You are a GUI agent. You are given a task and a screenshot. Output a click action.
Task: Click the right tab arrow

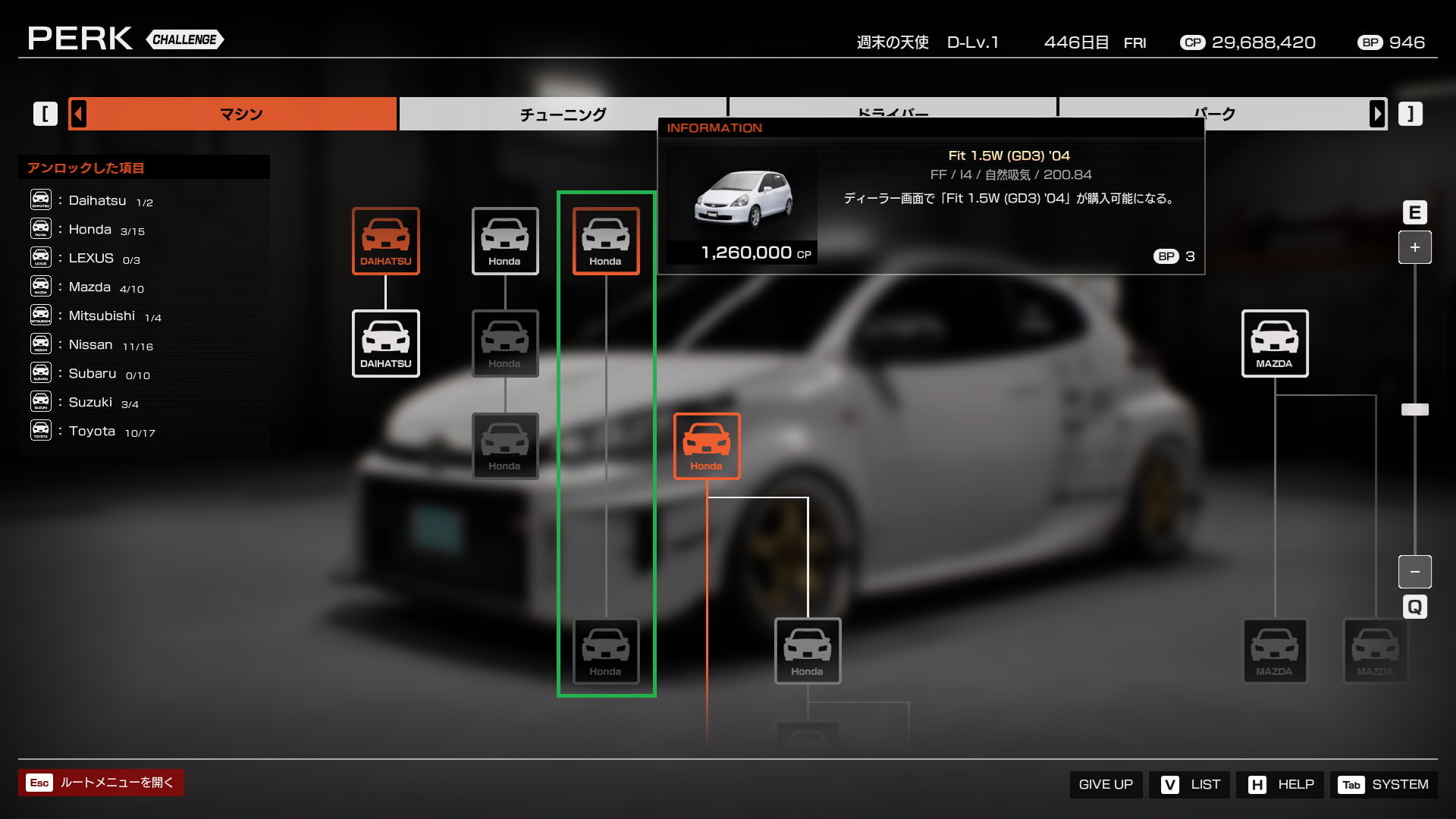[1377, 114]
